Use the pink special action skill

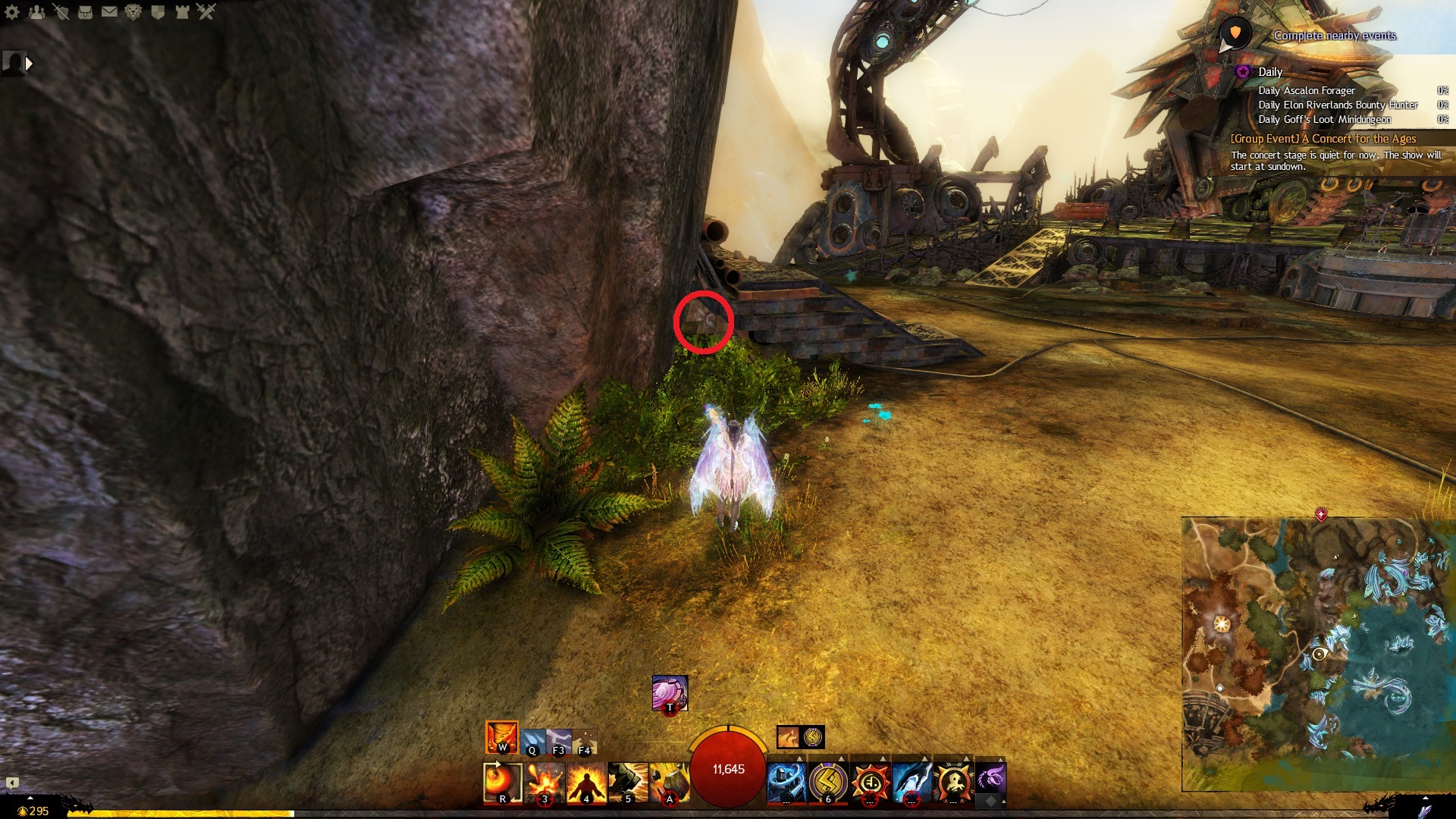point(670,693)
